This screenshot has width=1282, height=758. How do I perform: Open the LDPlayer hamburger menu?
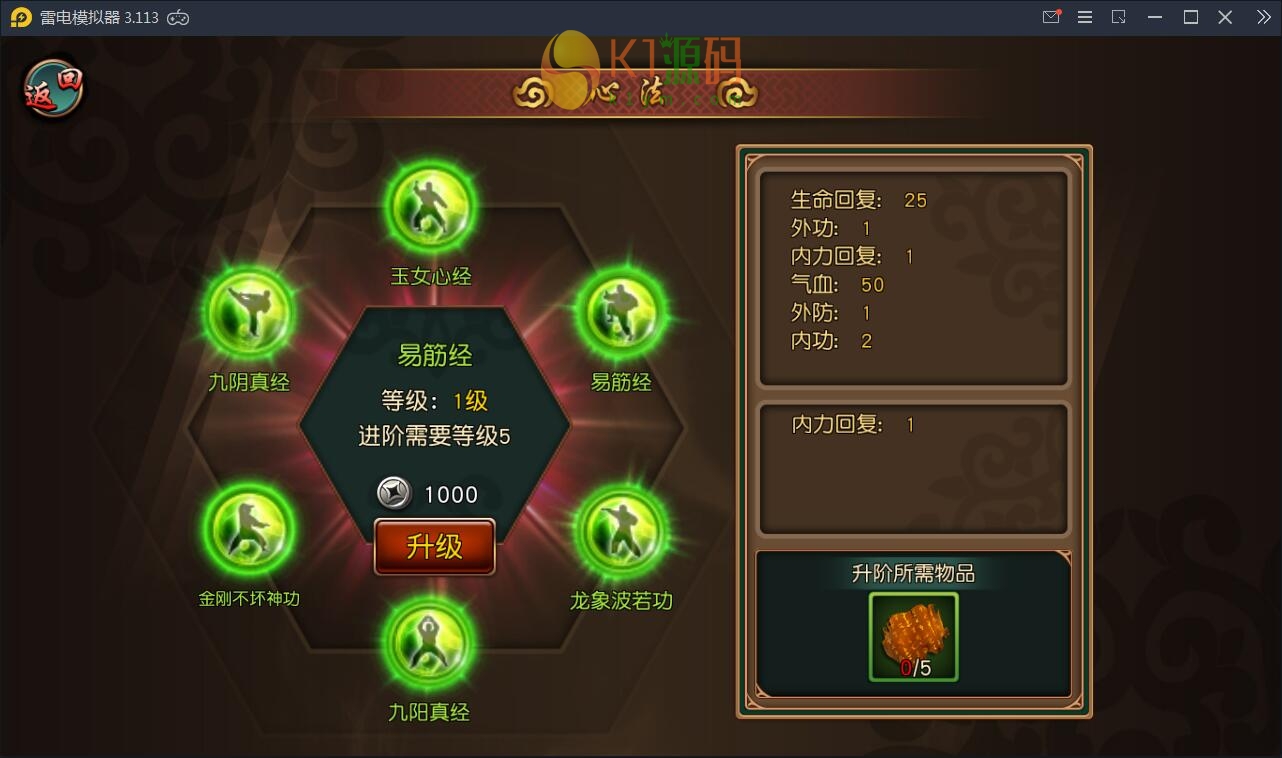[x=1084, y=16]
